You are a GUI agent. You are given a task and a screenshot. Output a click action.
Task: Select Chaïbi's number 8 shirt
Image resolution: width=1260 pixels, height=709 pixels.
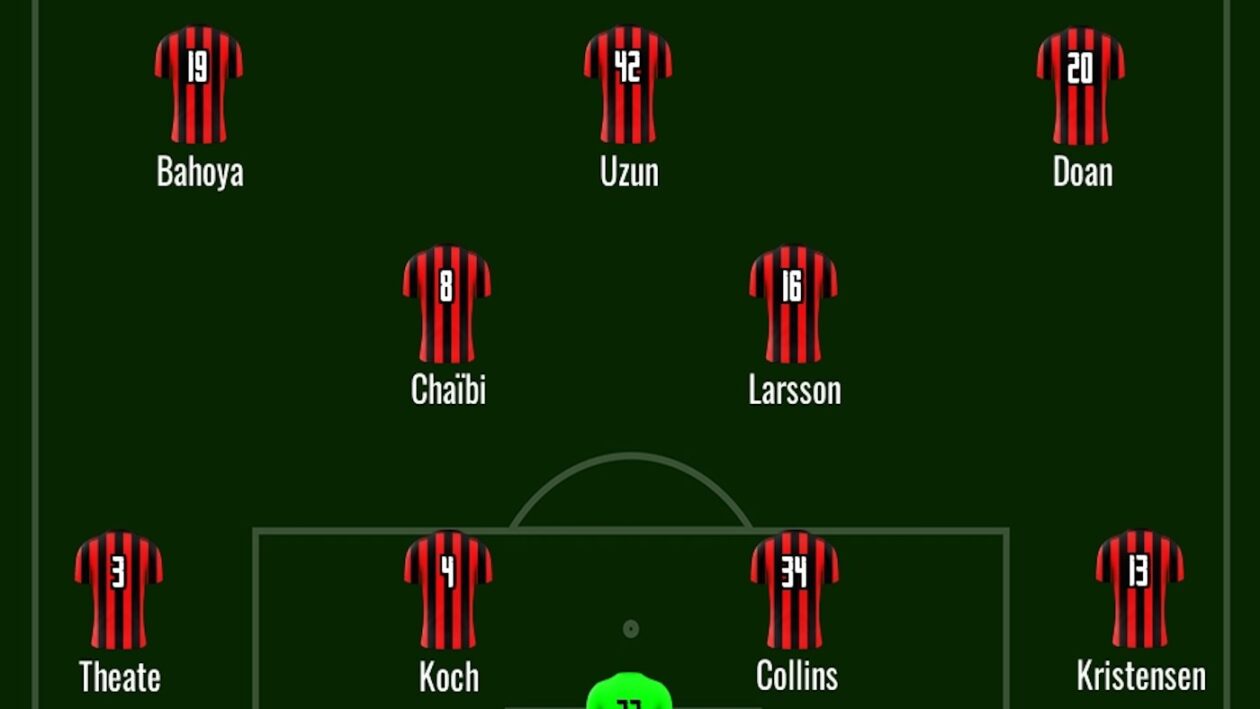coord(447,304)
